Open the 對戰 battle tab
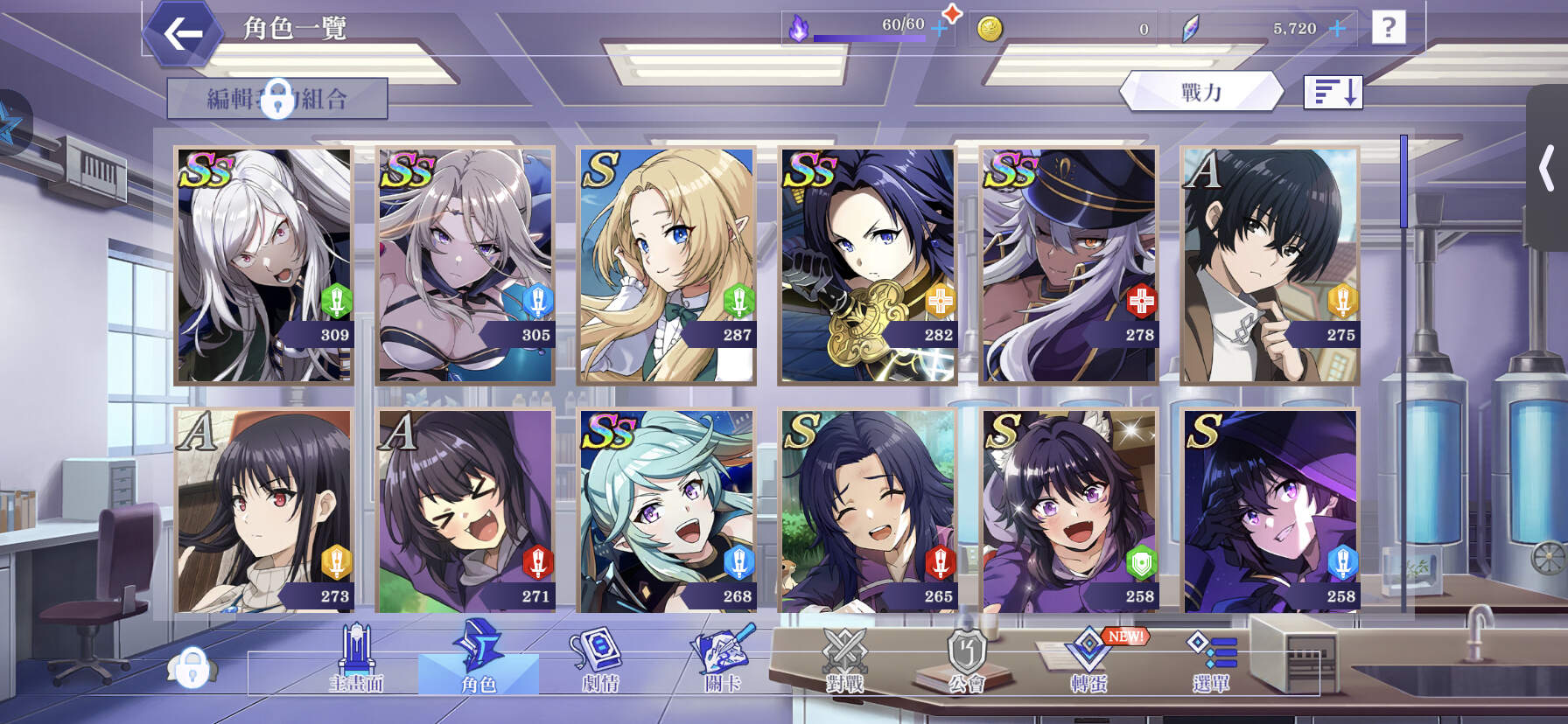Viewport: 1568px width, 724px height. coord(844,660)
